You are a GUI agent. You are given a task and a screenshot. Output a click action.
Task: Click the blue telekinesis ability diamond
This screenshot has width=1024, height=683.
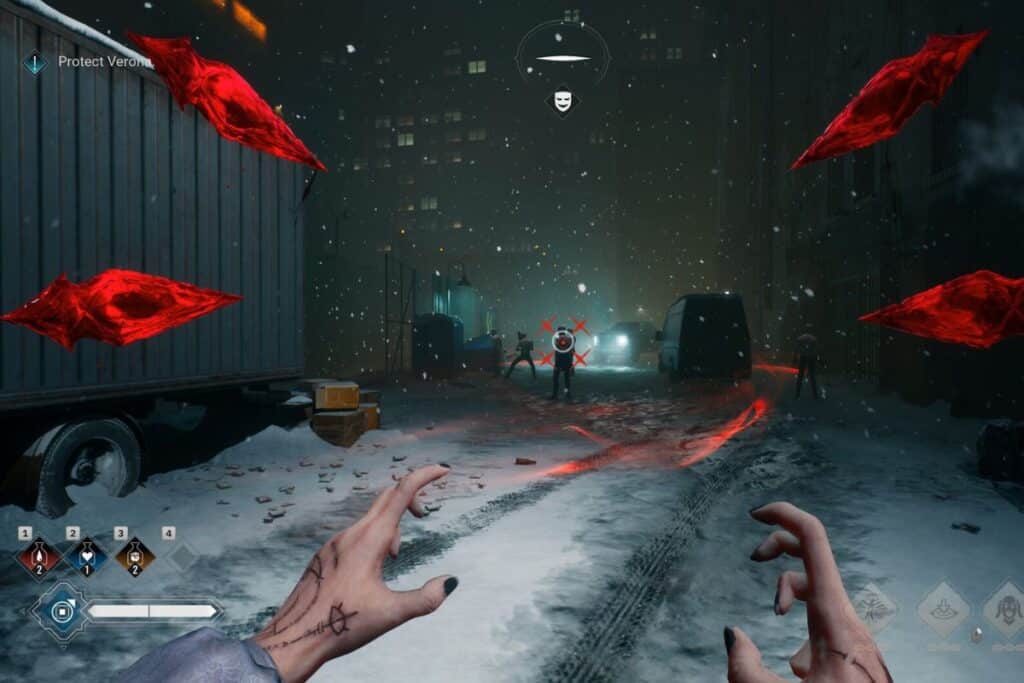(62, 611)
